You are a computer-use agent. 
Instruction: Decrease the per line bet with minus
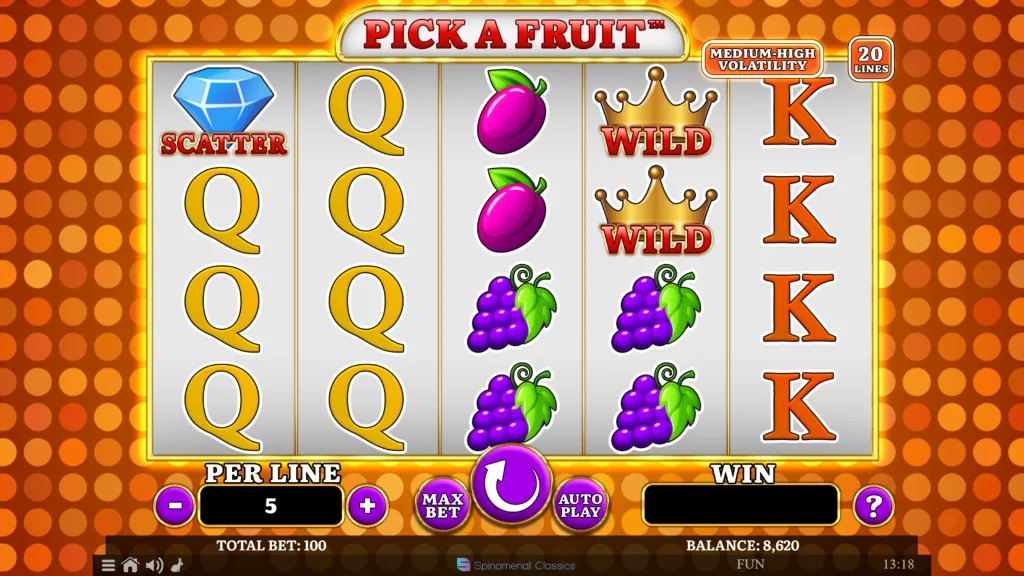click(175, 505)
